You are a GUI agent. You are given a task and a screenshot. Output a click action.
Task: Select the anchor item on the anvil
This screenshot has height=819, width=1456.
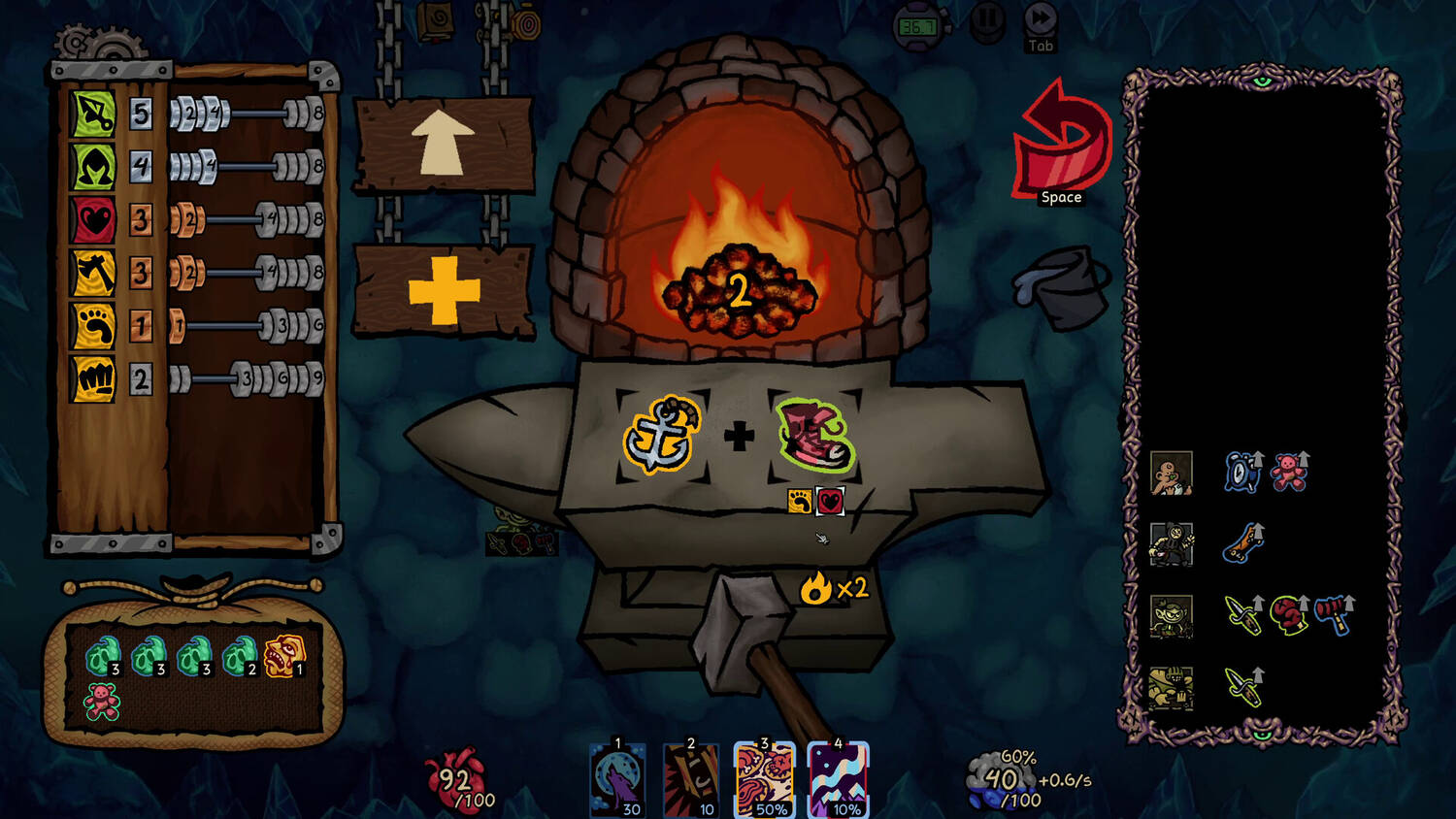click(x=661, y=435)
